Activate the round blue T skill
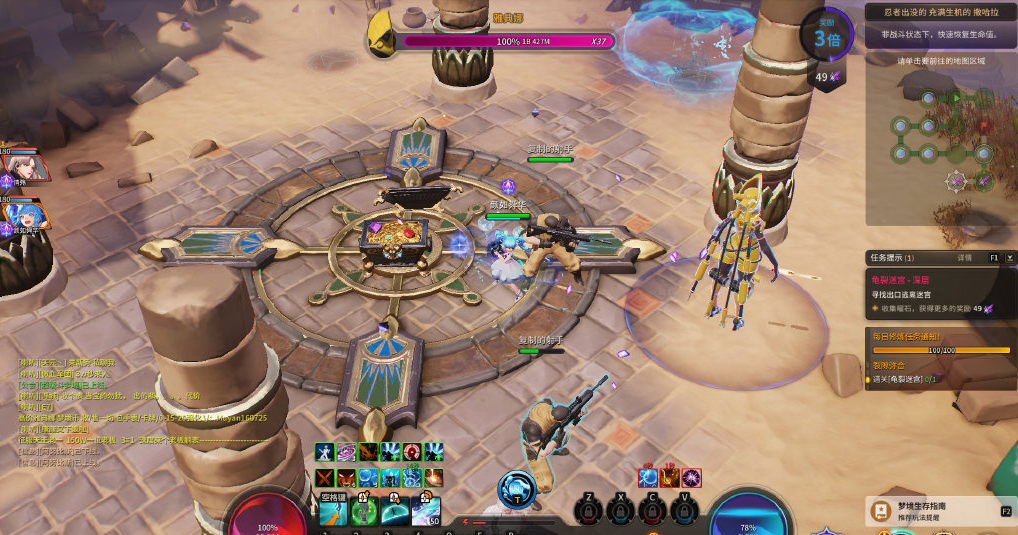The height and width of the screenshot is (535, 1018). click(x=516, y=488)
